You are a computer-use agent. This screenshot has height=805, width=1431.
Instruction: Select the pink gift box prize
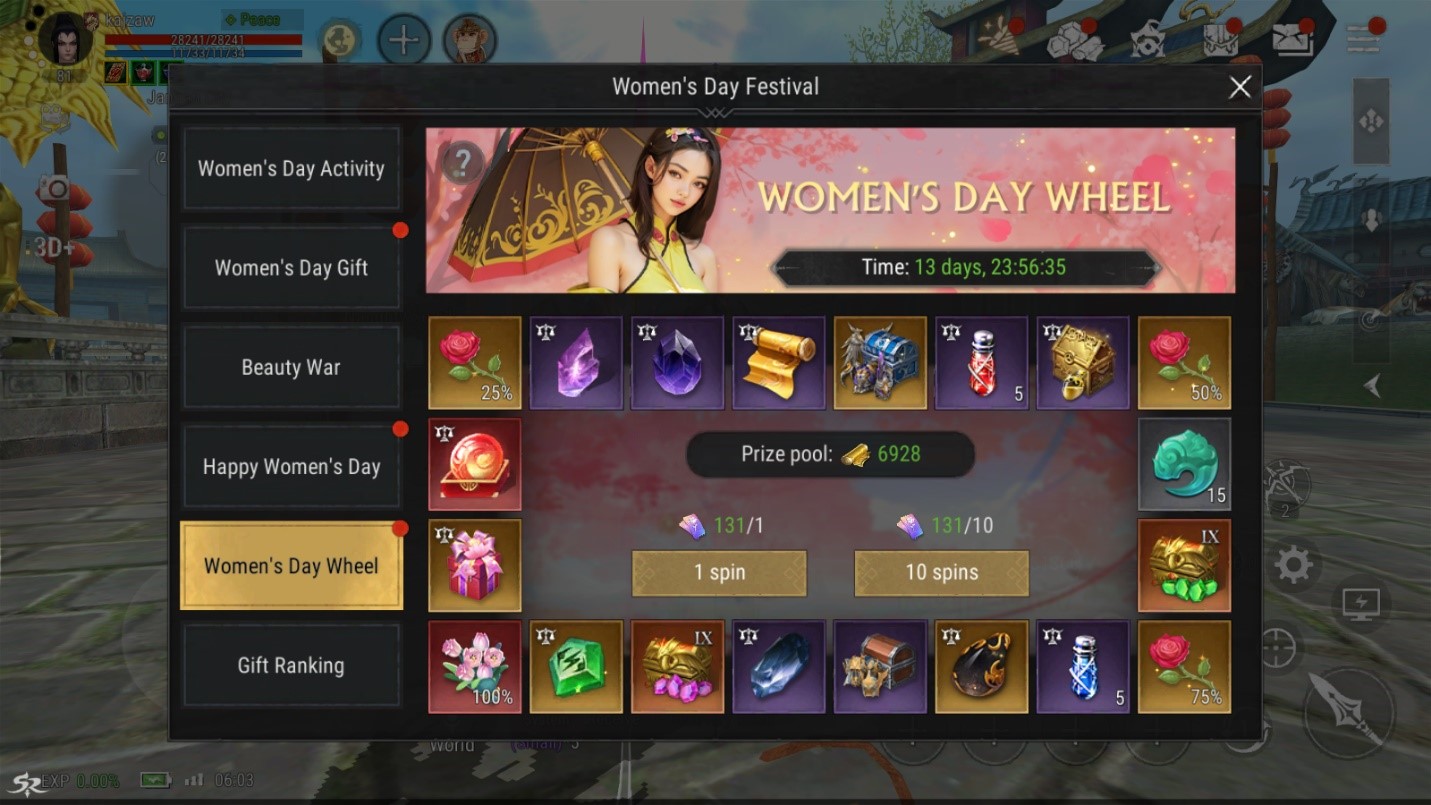tap(475, 565)
